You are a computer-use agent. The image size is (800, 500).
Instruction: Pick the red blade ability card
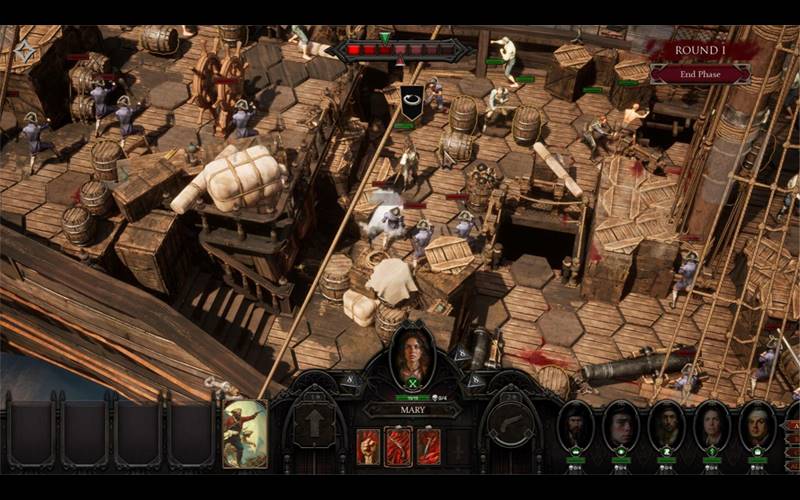(x=429, y=446)
